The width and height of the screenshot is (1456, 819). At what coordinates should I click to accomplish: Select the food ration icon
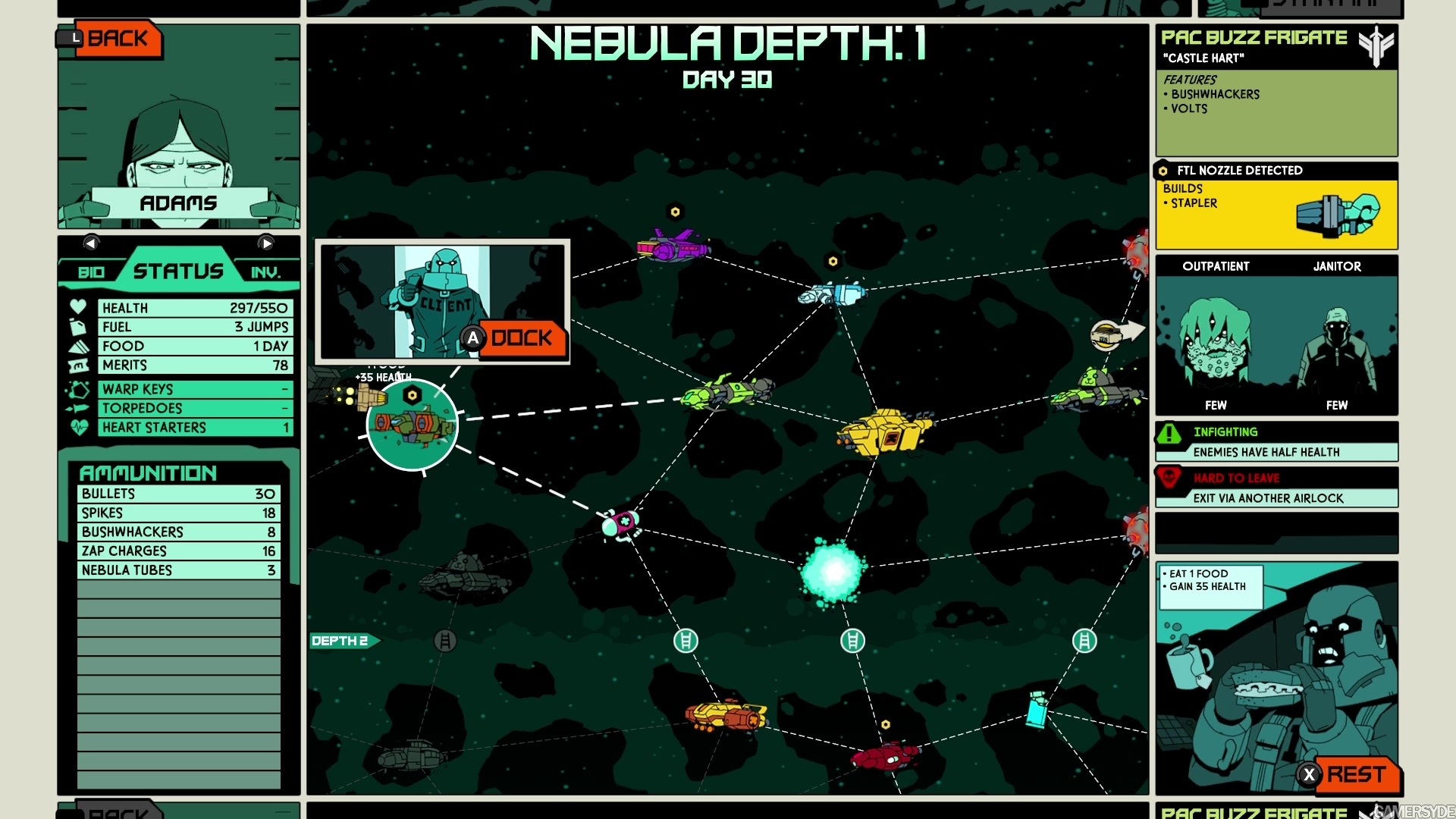[x=78, y=346]
